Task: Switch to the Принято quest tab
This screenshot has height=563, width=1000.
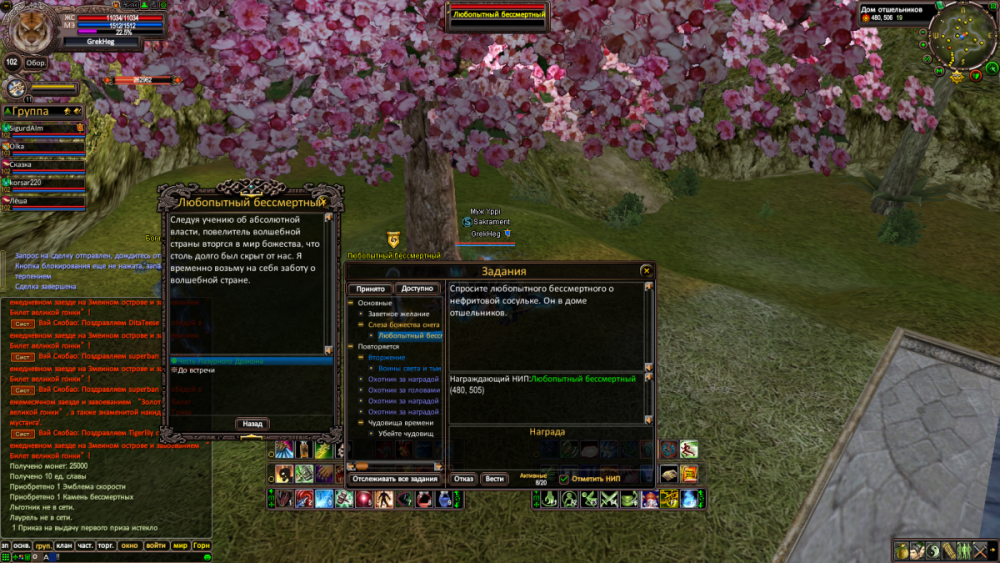Action: [x=370, y=288]
